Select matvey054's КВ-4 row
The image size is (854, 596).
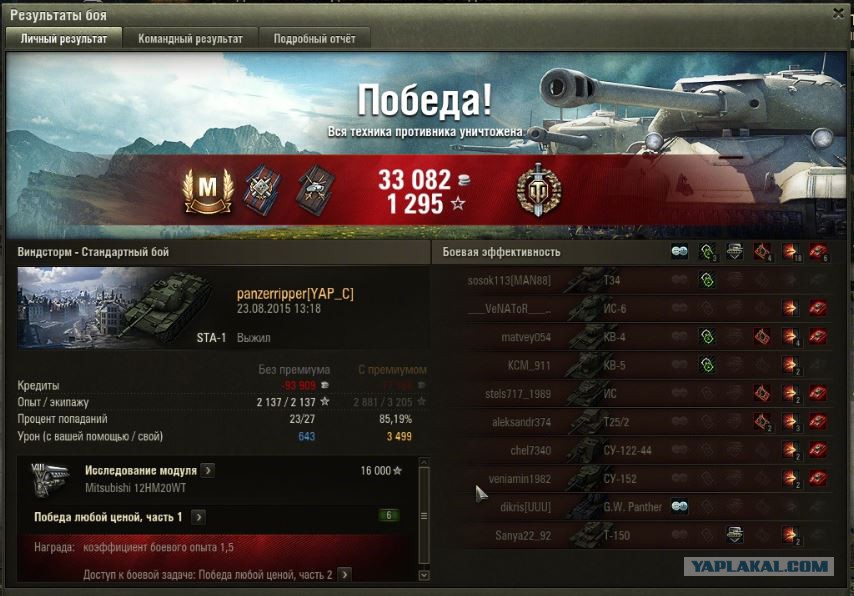pos(640,338)
